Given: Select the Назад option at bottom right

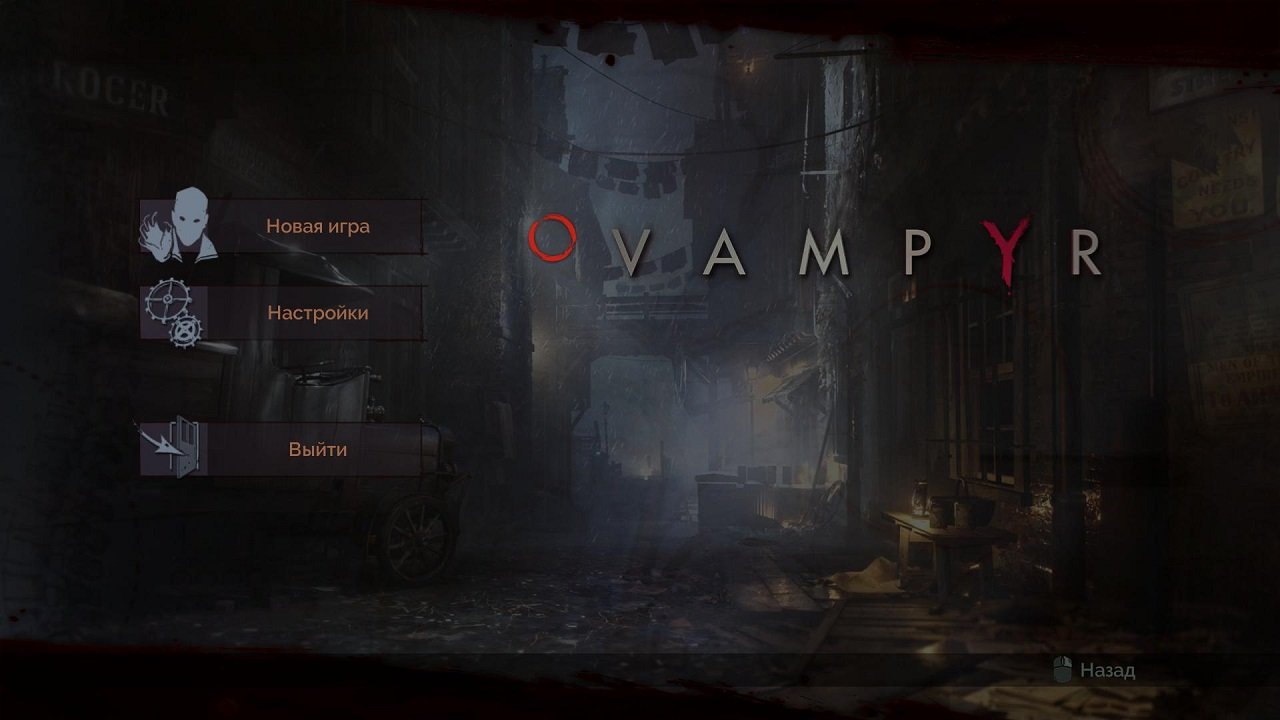Looking at the screenshot, I should pos(1102,667).
